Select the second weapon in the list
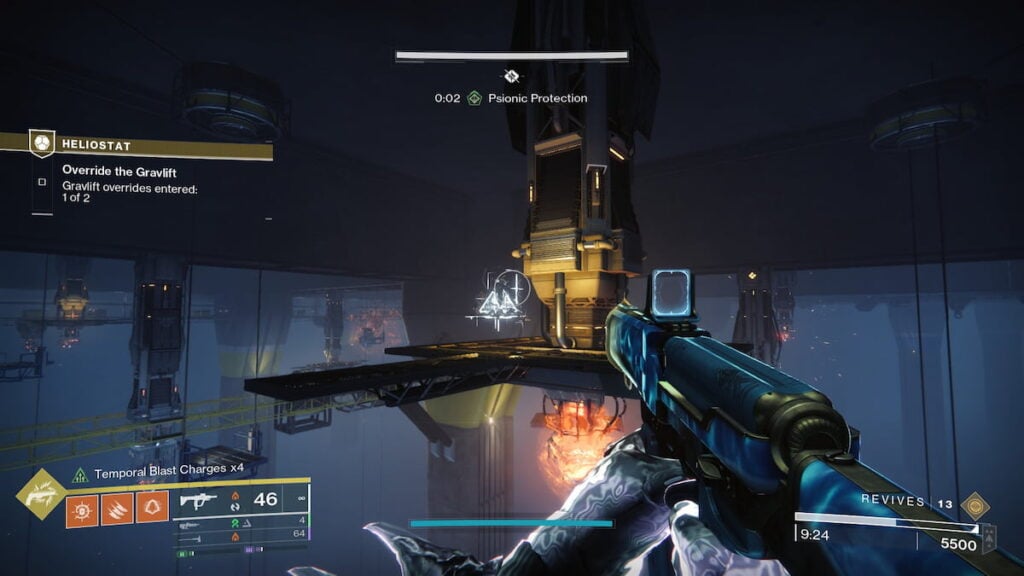 pos(240,520)
